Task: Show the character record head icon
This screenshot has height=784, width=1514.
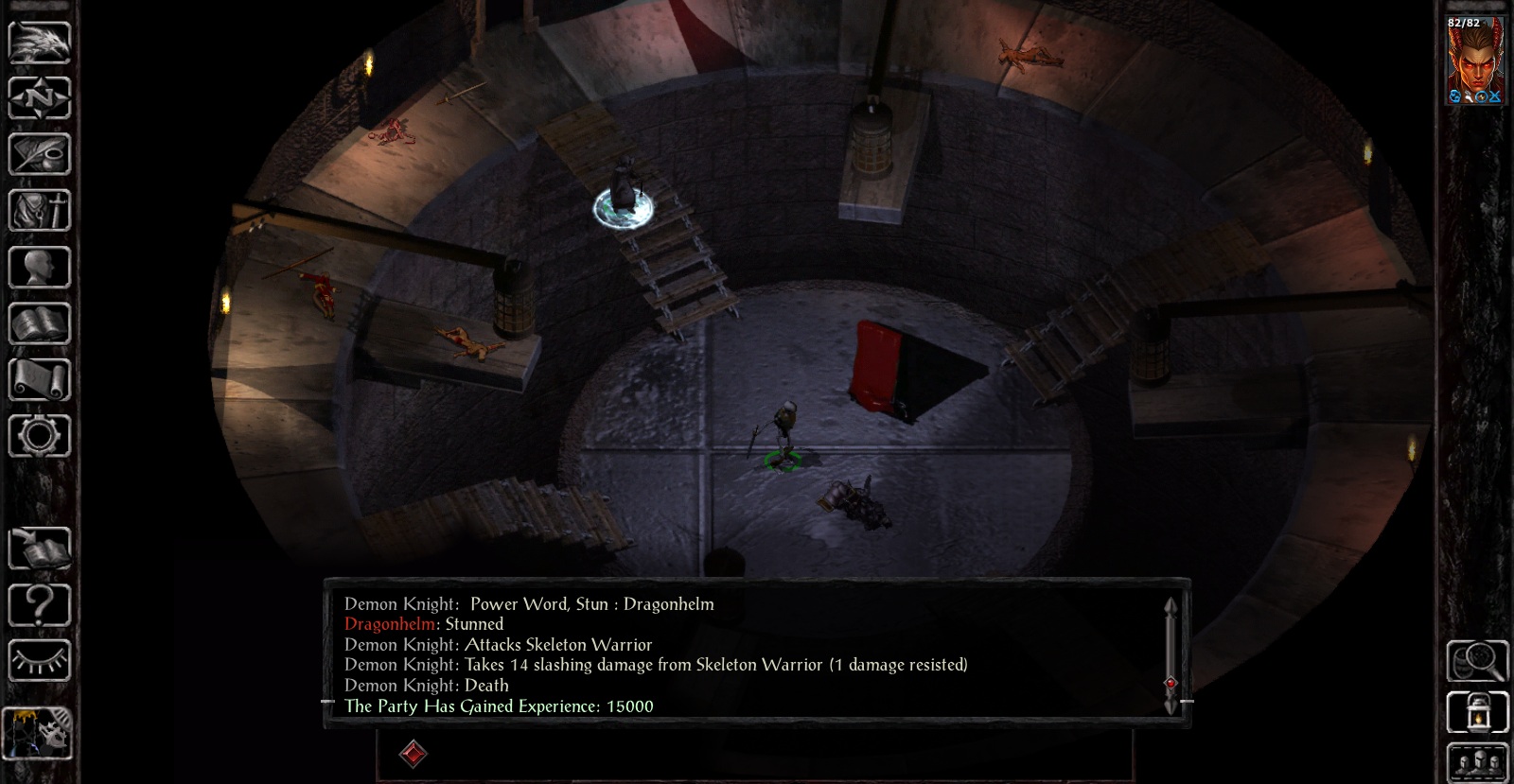Action: point(39,268)
